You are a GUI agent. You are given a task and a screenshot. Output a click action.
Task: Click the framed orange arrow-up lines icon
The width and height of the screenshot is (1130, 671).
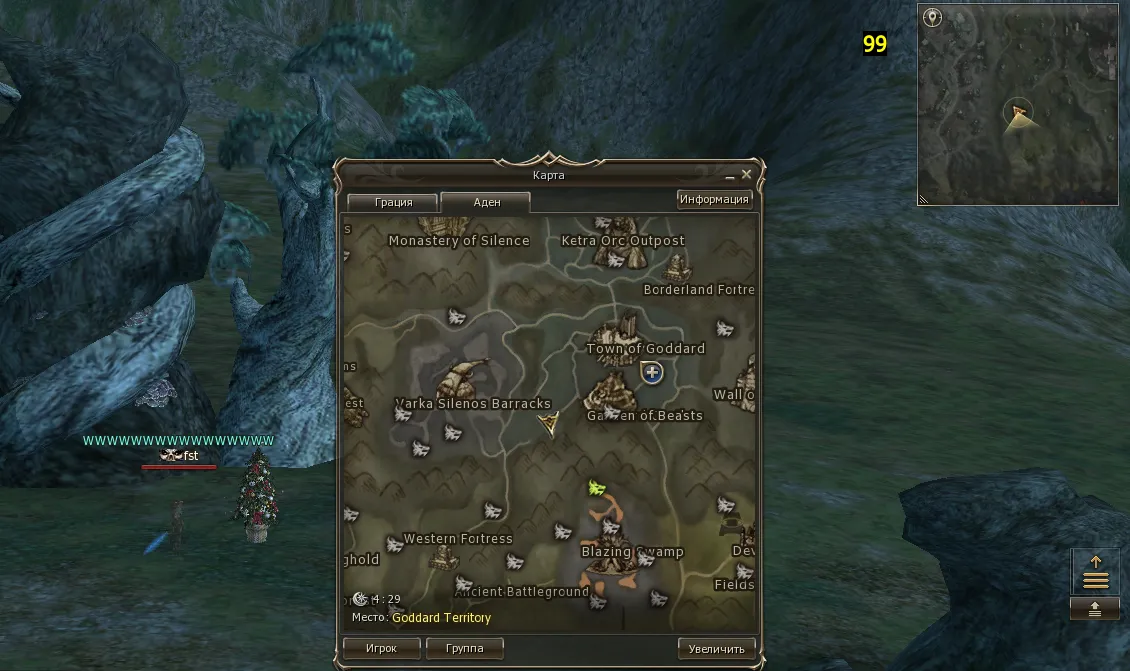coord(1095,572)
